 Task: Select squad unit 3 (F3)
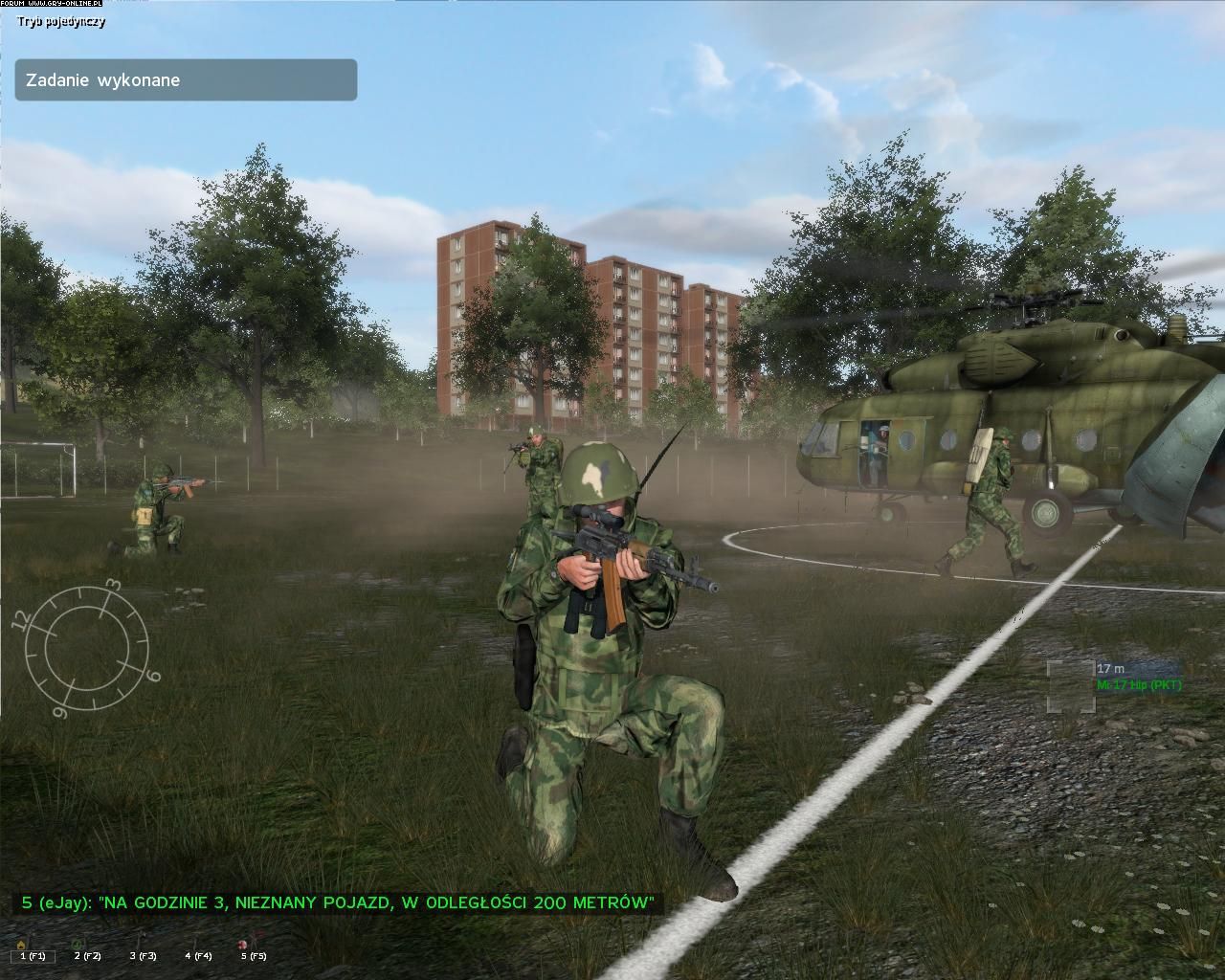click(143, 954)
